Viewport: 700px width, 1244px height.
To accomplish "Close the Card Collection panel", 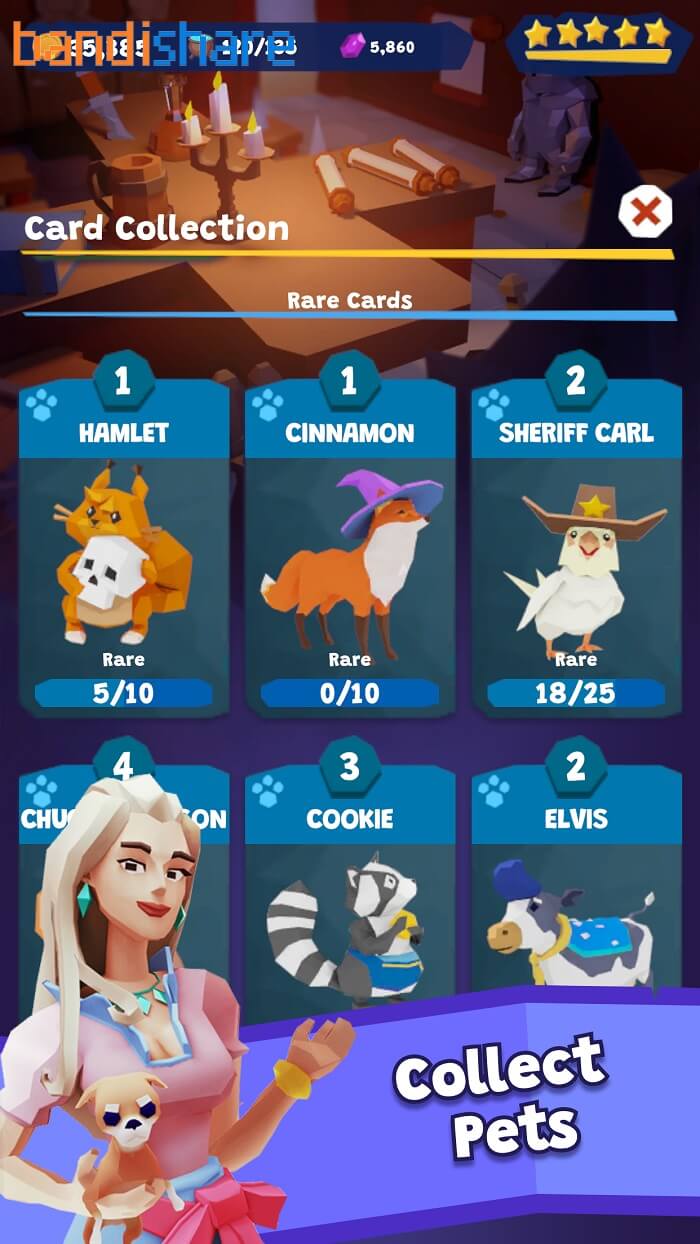I will pyautogui.click(x=645, y=211).
